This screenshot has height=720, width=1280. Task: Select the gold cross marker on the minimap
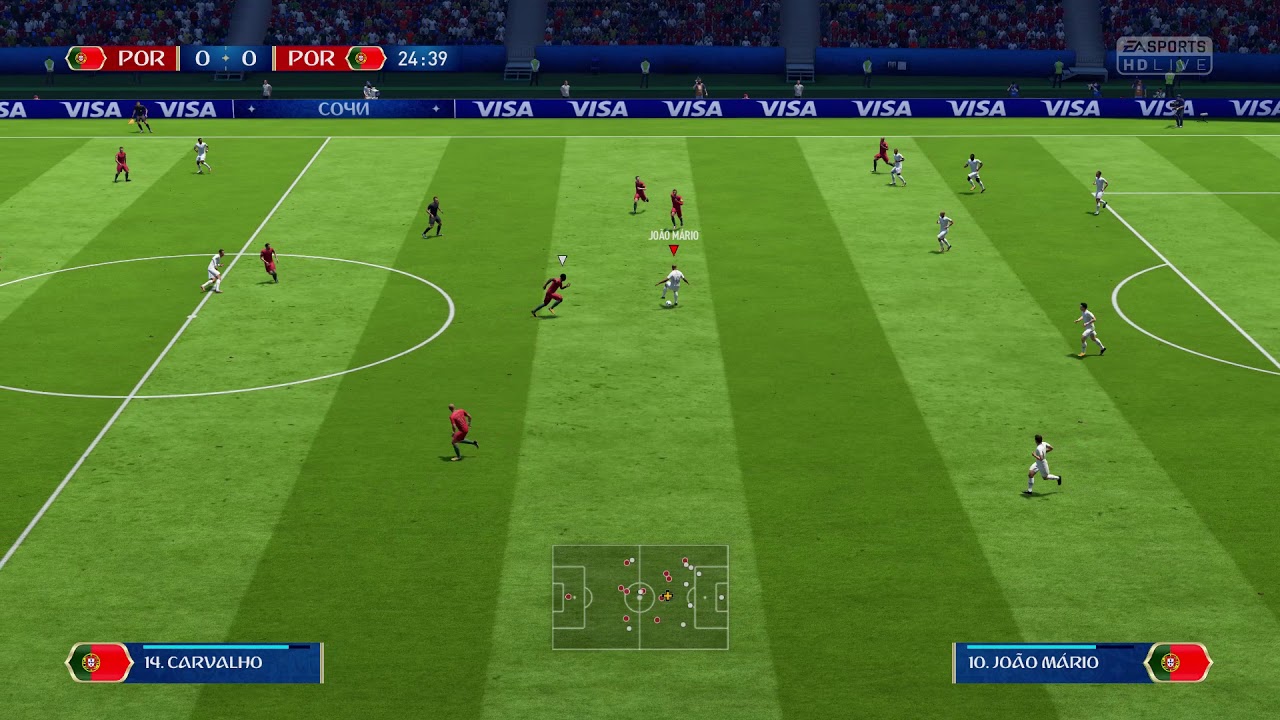tap(666, 596)
